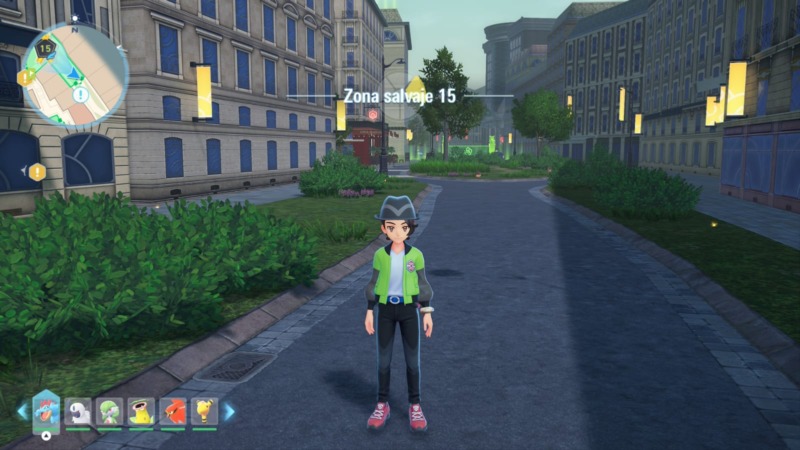Select the white exclamation marker on the minimap
The width and height of the screenshot is (800, 450).
point(81,95)
